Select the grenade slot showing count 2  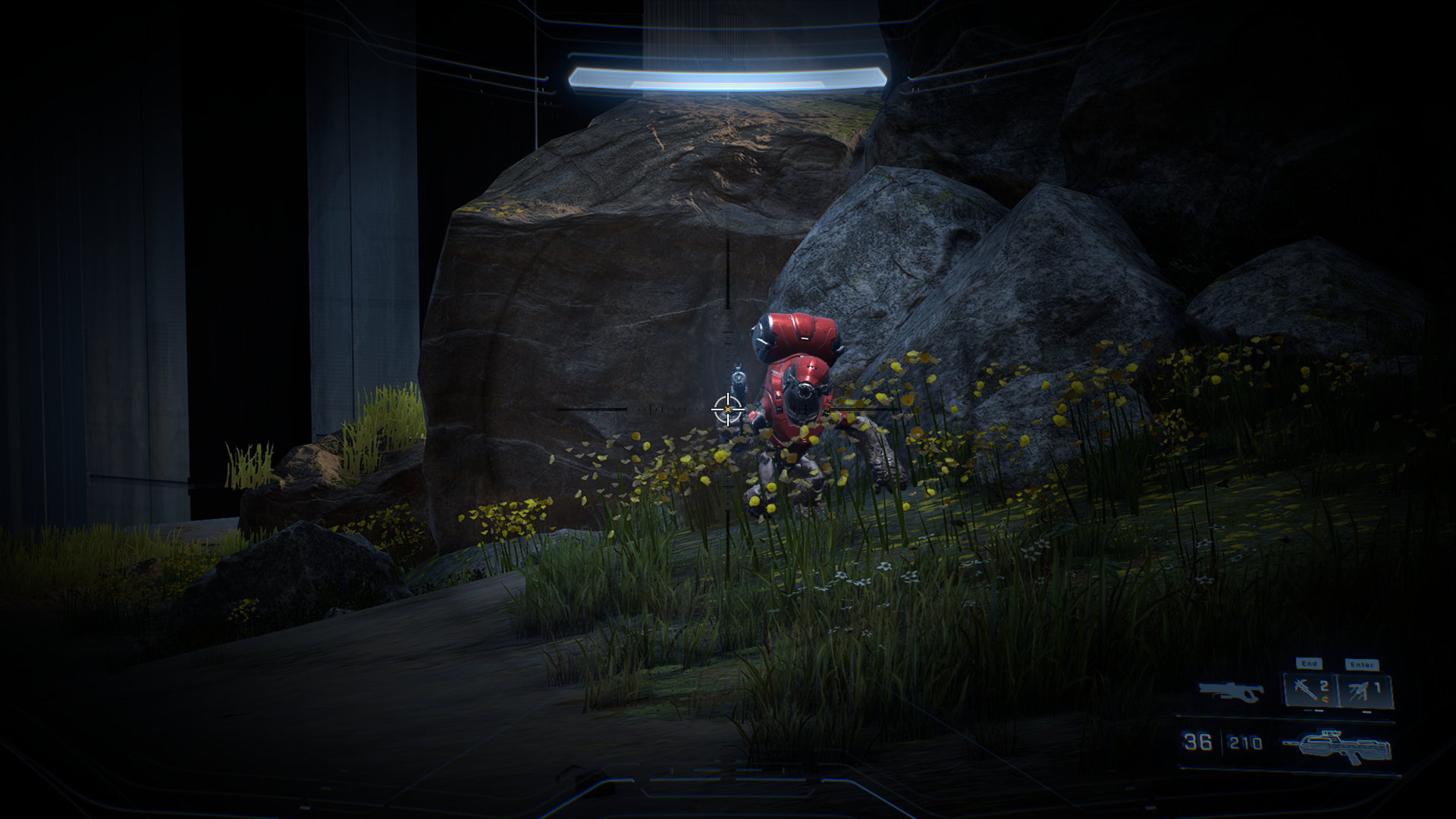[1310, 690]
